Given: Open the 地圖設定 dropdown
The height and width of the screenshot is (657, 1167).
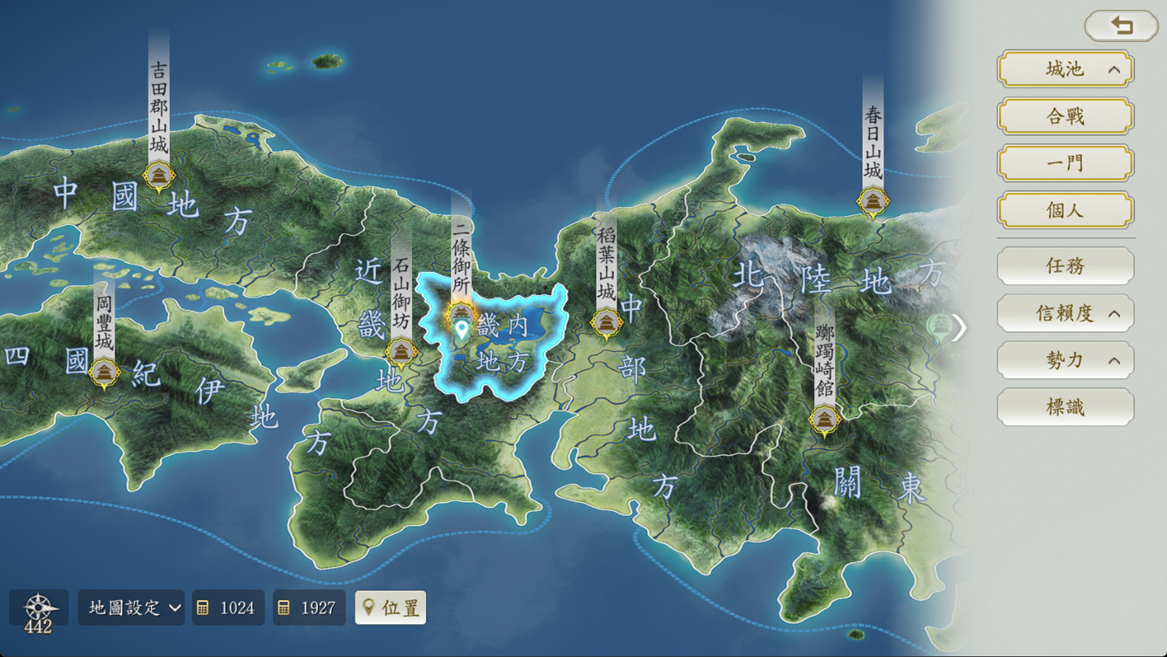Looking at the screenshot, I should pos(131,607).
